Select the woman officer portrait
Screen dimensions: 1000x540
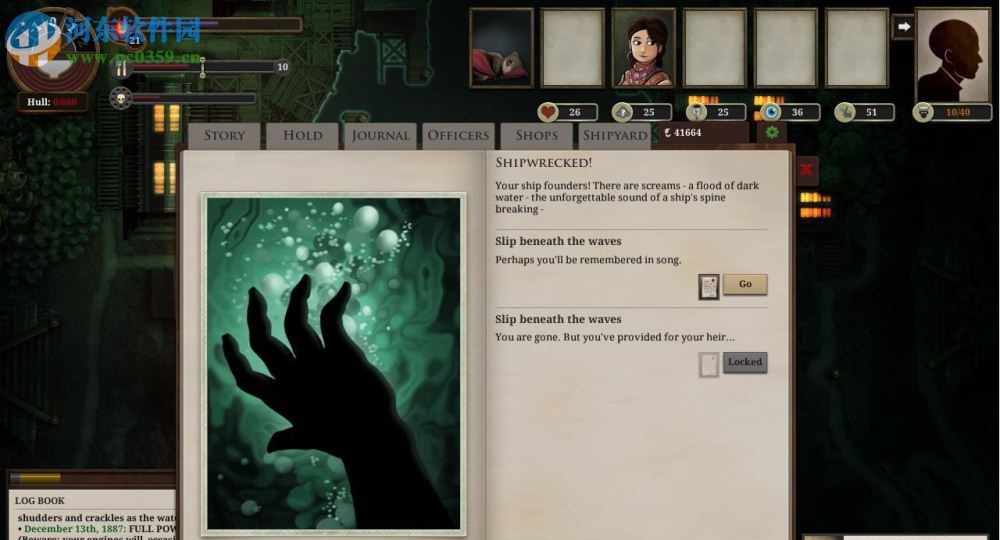coord(643,48)
